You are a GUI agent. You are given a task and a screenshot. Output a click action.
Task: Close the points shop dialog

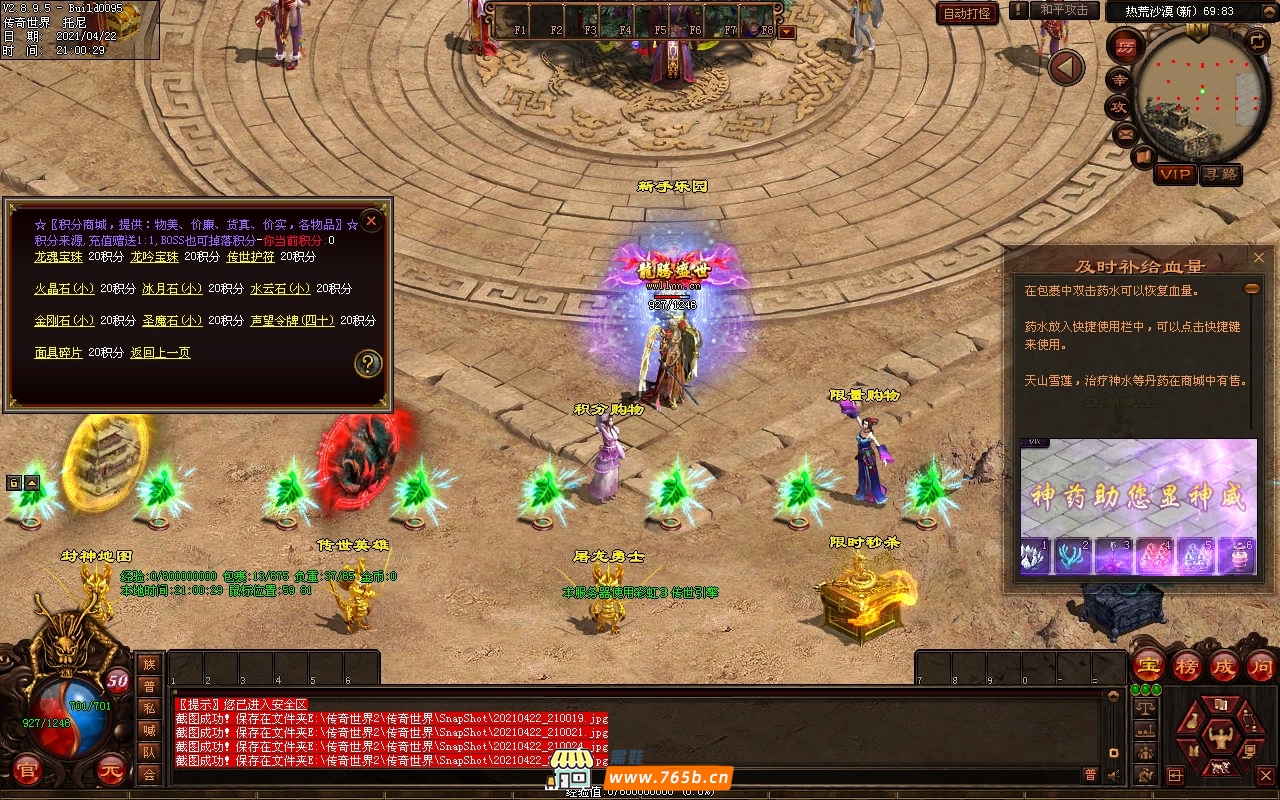(x=371, y=220)
